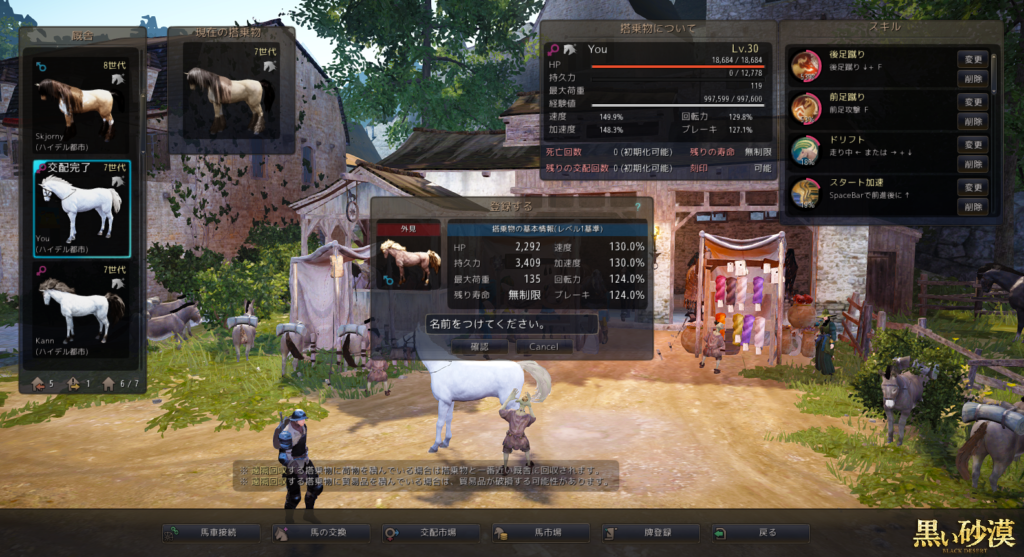Viewport: 1024px width, 557px height.
Task: Confirm the horse registration with 確認
Action: coord(480,346)
